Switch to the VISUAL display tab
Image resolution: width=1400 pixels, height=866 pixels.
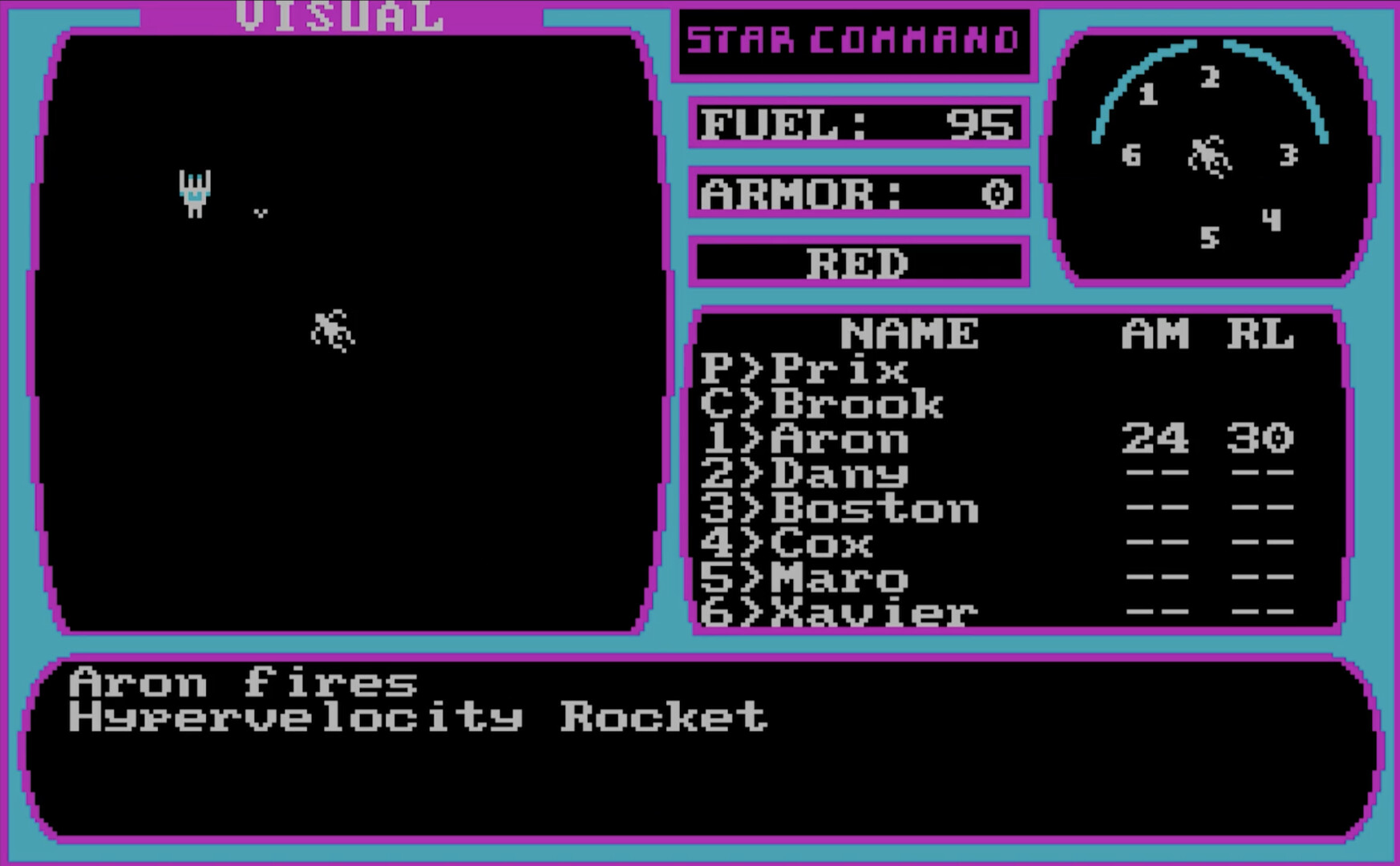[339, 14]
